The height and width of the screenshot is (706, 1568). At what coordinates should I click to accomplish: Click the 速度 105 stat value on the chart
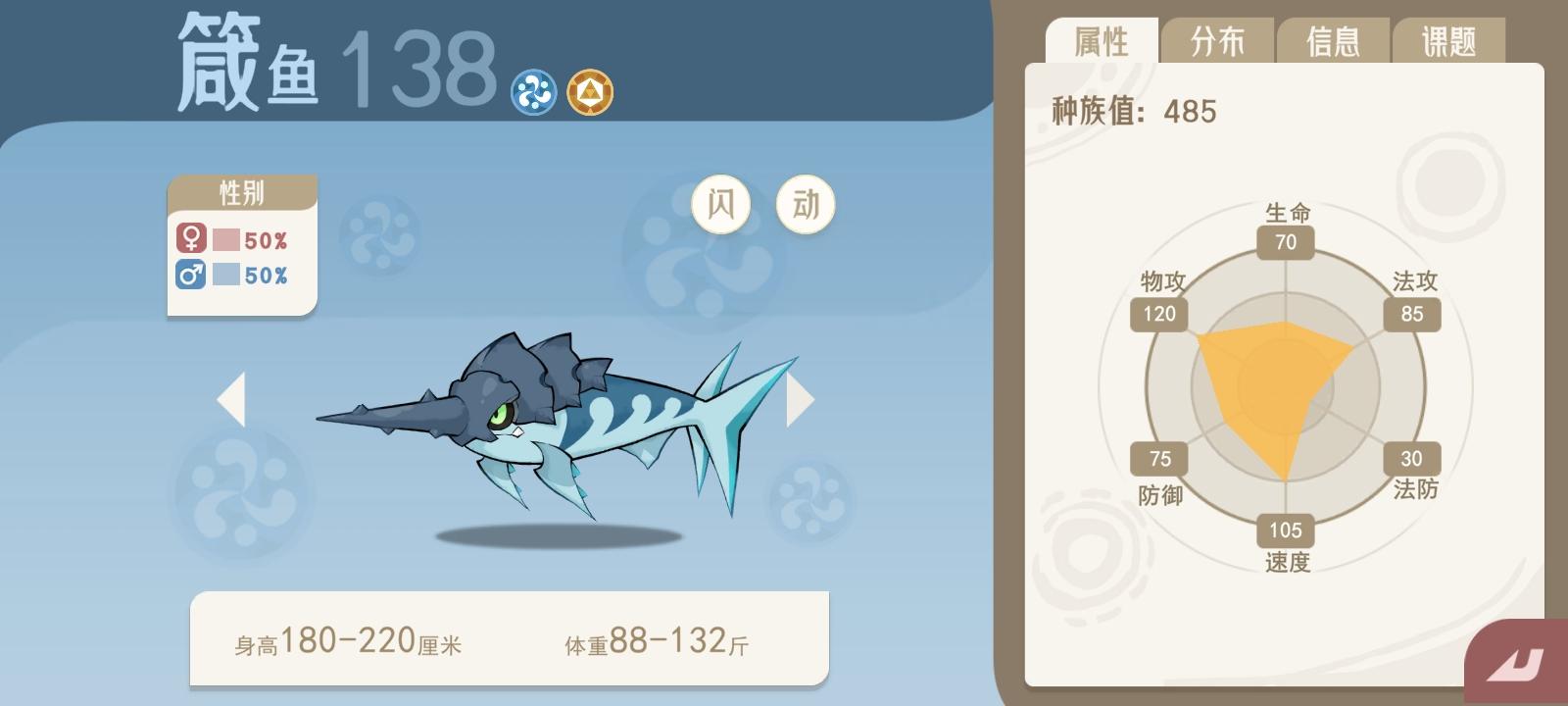[1284, 531]
